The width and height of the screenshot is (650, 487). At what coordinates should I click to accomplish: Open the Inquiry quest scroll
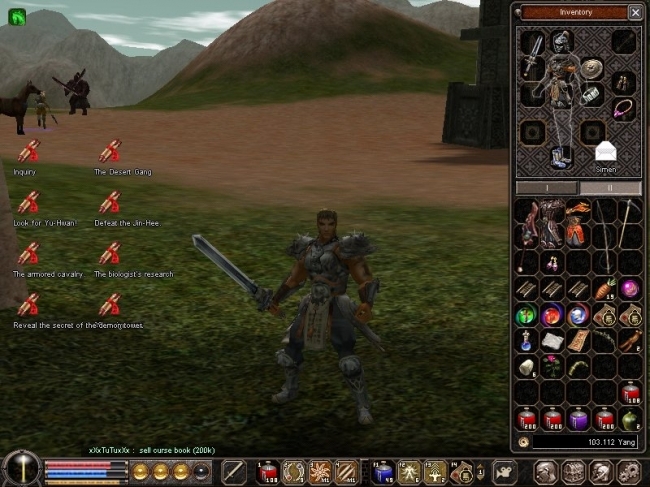29,152
